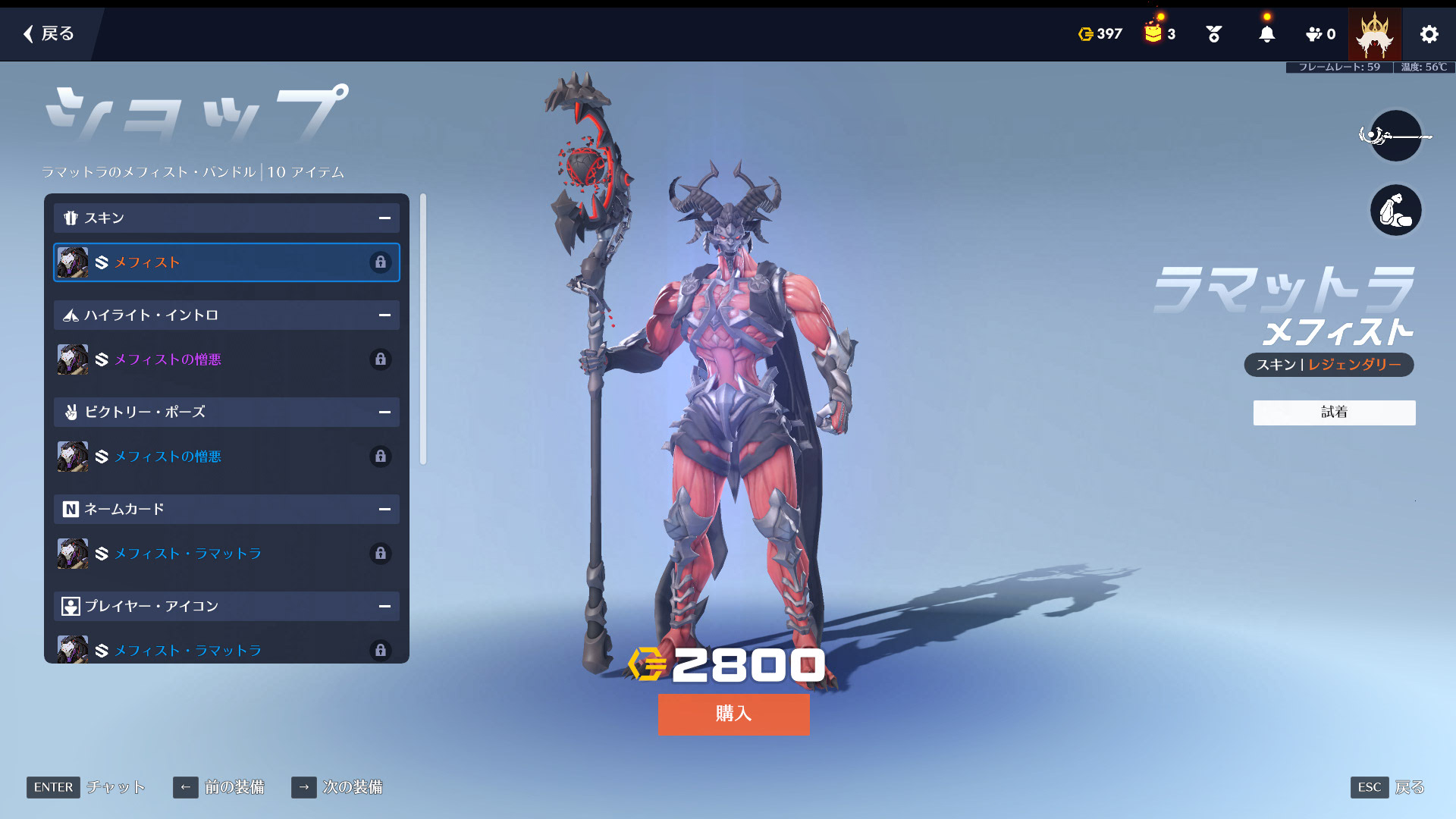View the staff weapon preview icon
This screenshot has height=819, width=1456.
coord(1395,136)
